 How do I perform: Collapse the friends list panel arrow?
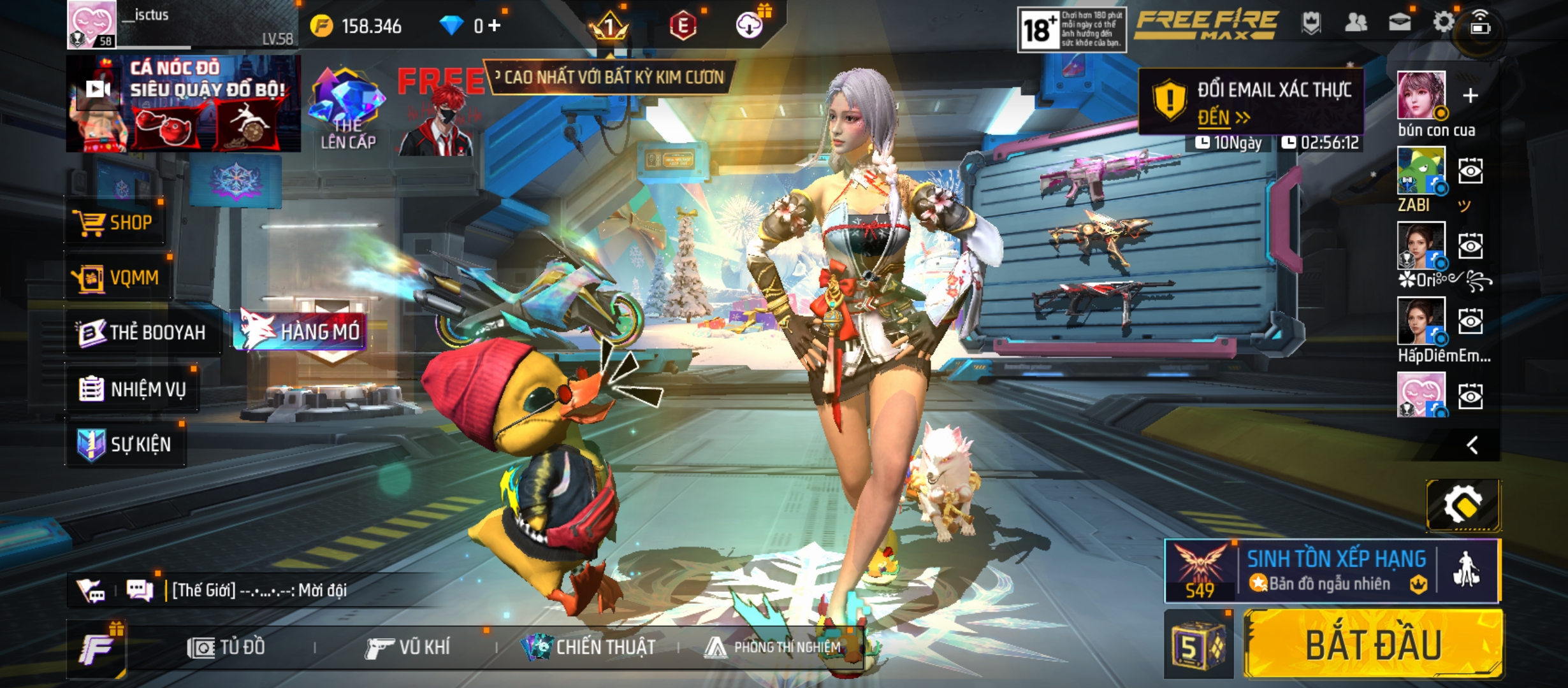1472,445
